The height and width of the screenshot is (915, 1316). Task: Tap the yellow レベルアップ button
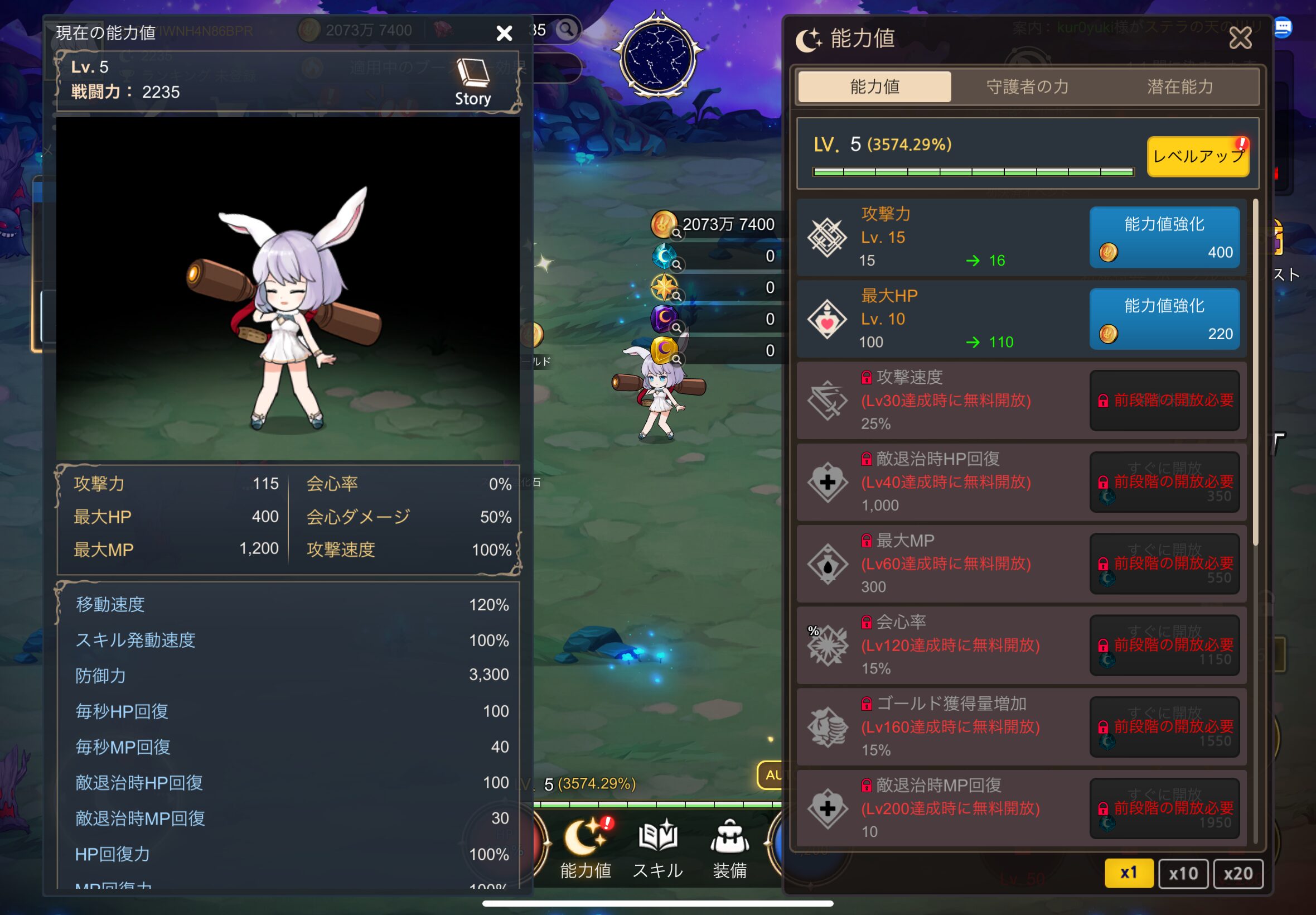point(1197,157)
